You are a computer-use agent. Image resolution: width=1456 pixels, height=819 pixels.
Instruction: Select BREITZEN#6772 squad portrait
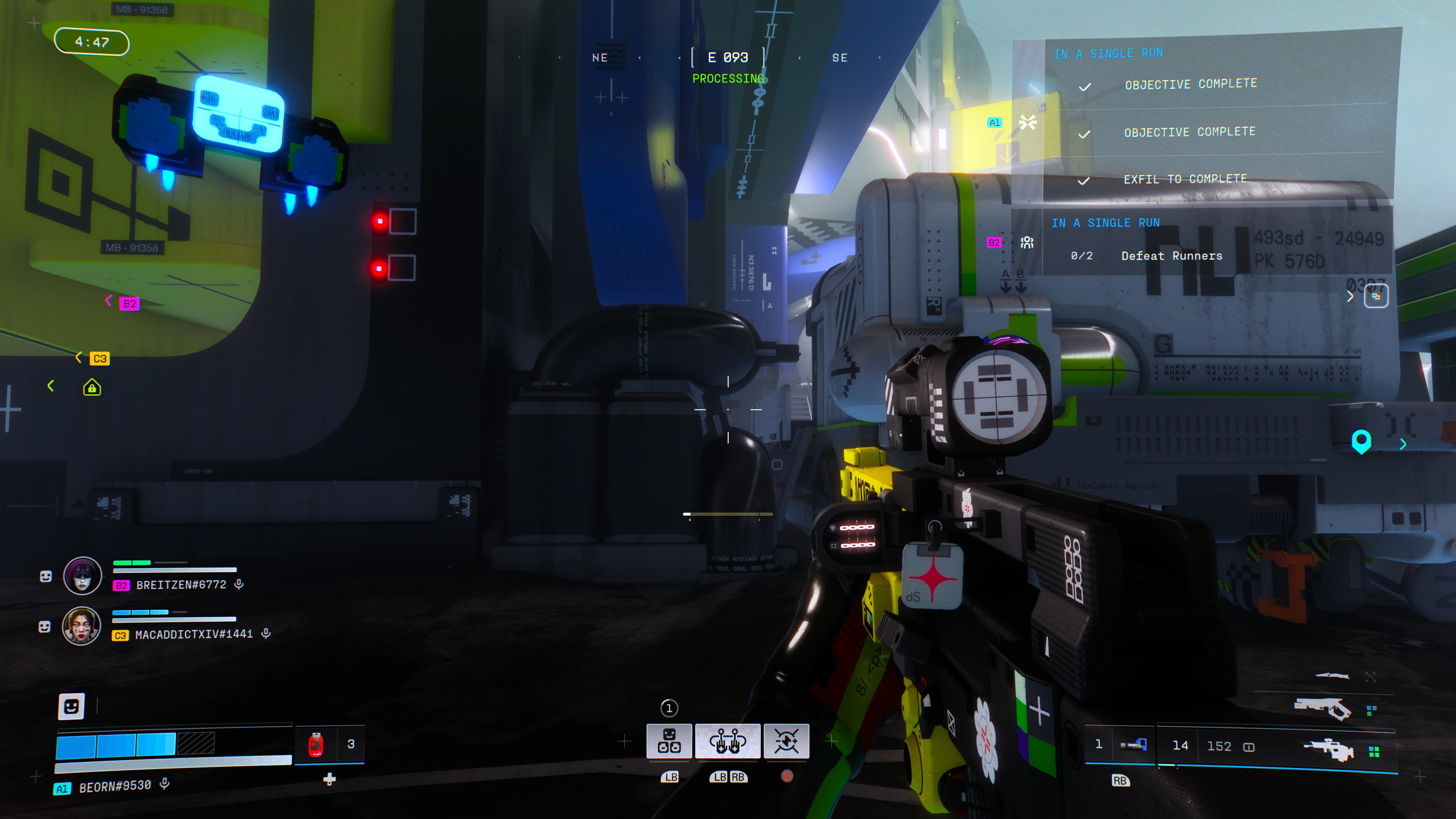click(83, 576)
